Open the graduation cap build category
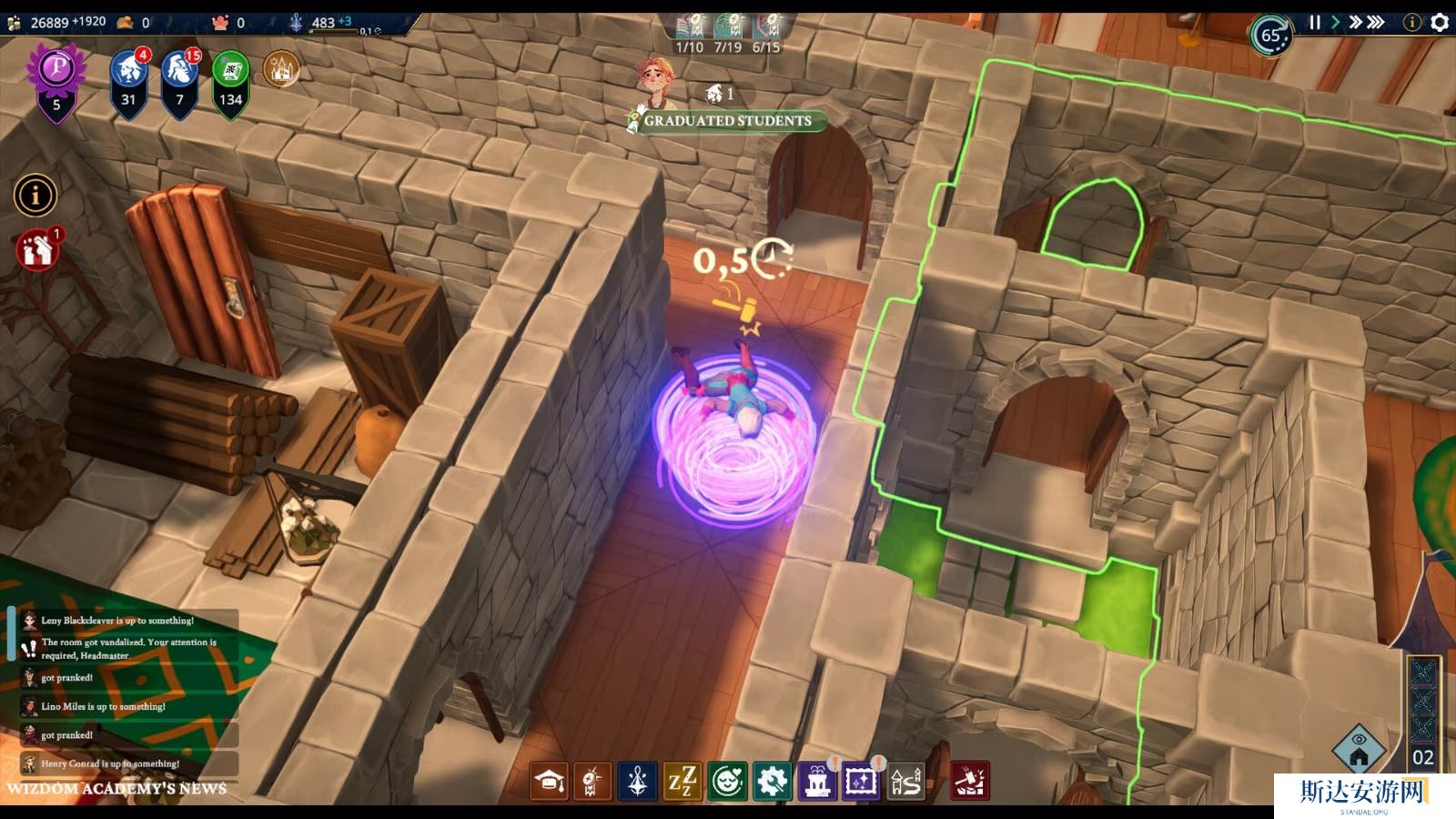The width and height of the screenshot is (1456, 819). point(550,782)
